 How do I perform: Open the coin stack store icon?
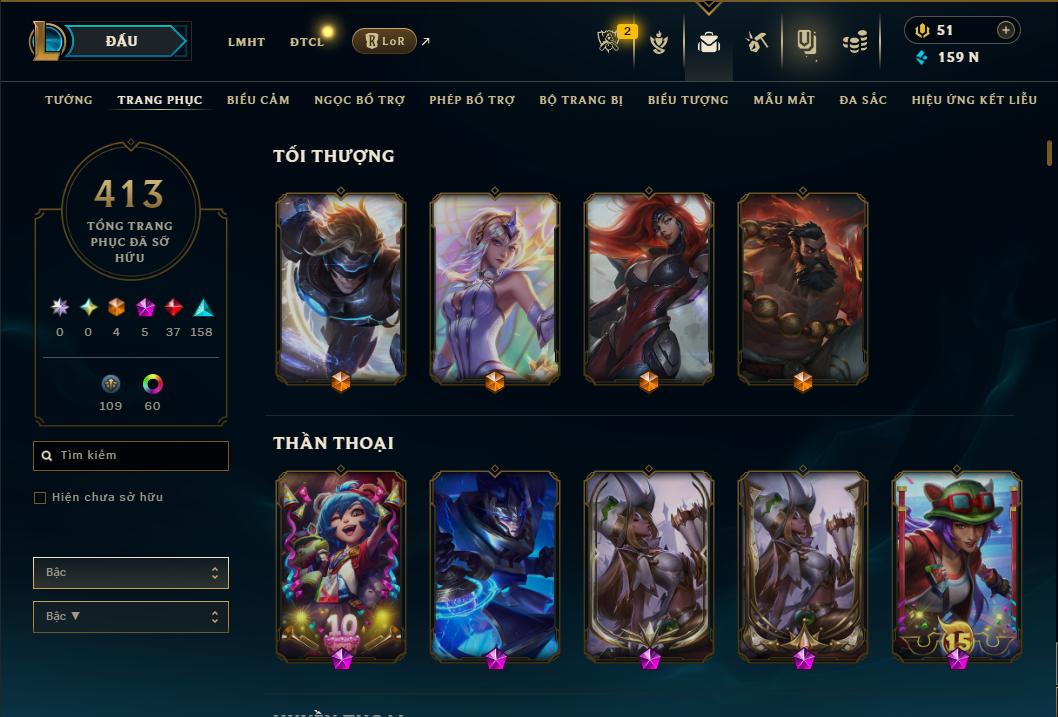click(854, 42)
